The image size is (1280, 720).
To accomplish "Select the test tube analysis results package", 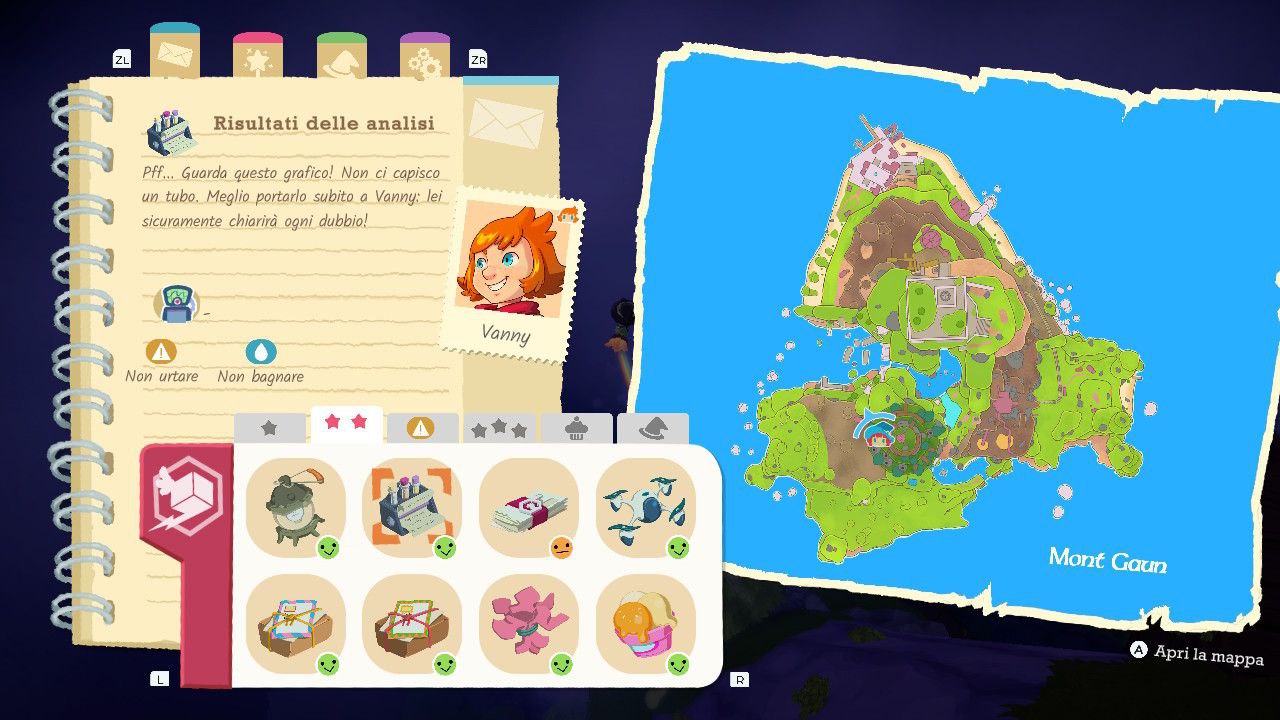I will pos(412,507).
